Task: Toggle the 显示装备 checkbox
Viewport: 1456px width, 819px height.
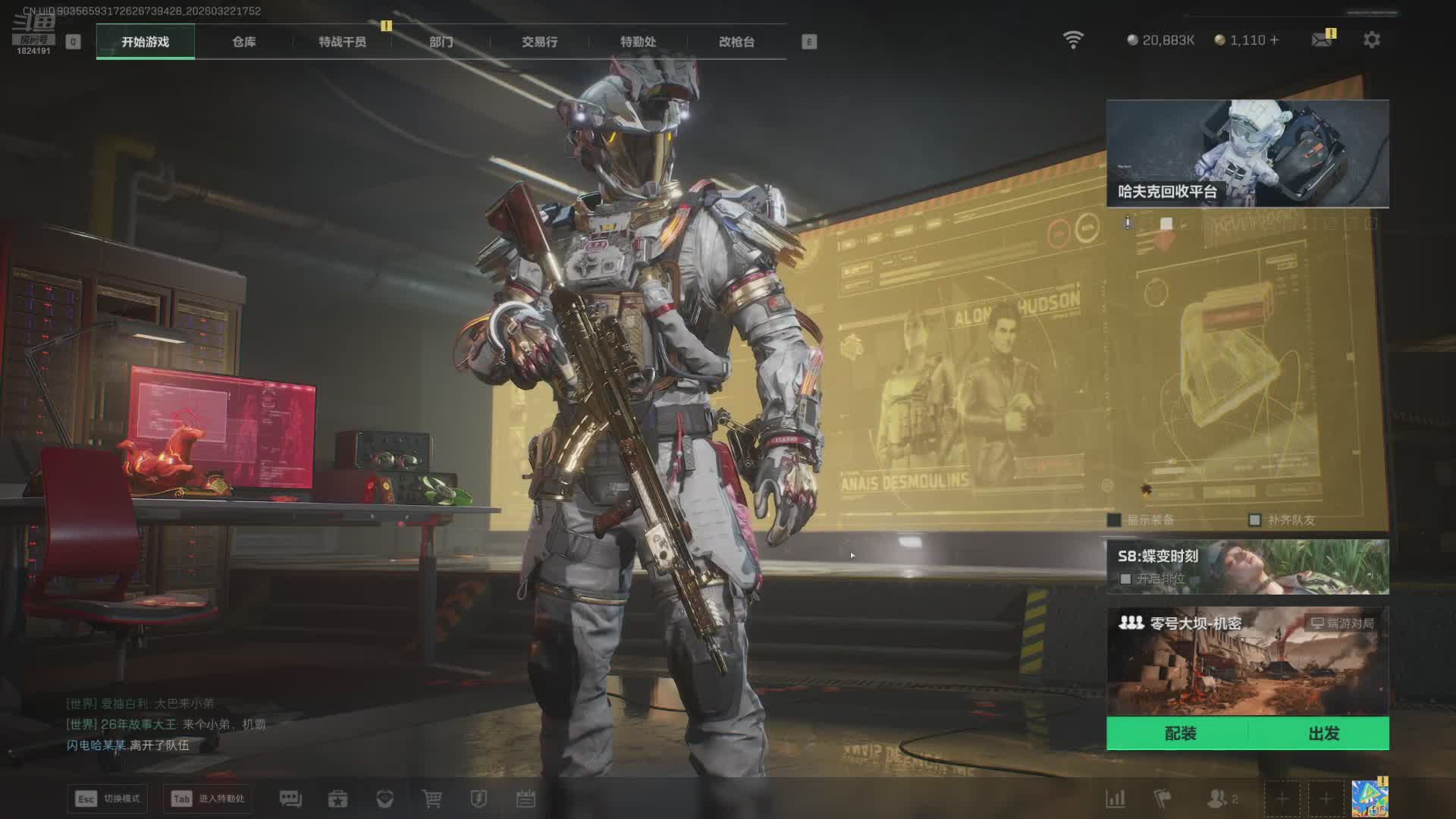Action: point(1114,520)
